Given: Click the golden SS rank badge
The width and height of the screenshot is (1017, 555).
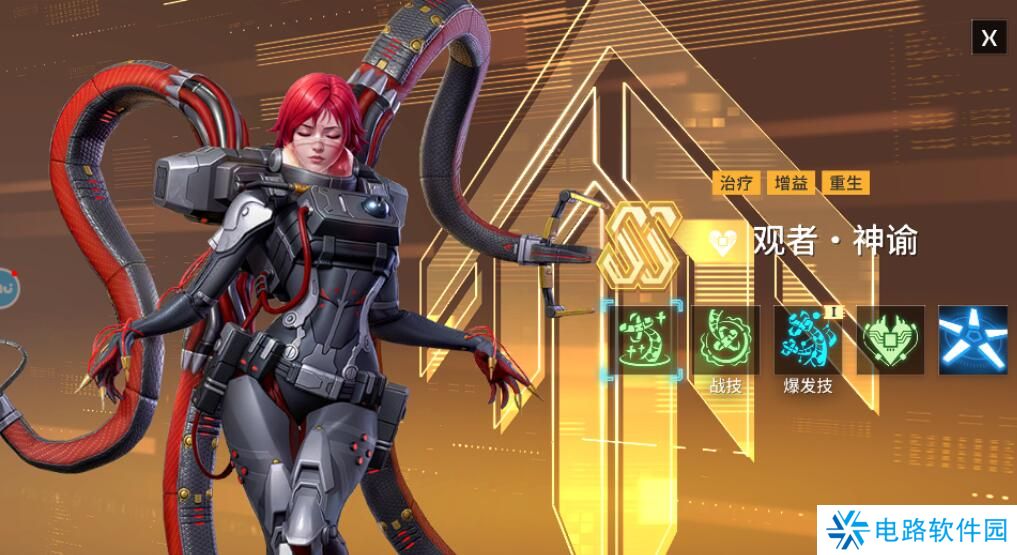Looking at the screenshot, I should coord(640,242).
